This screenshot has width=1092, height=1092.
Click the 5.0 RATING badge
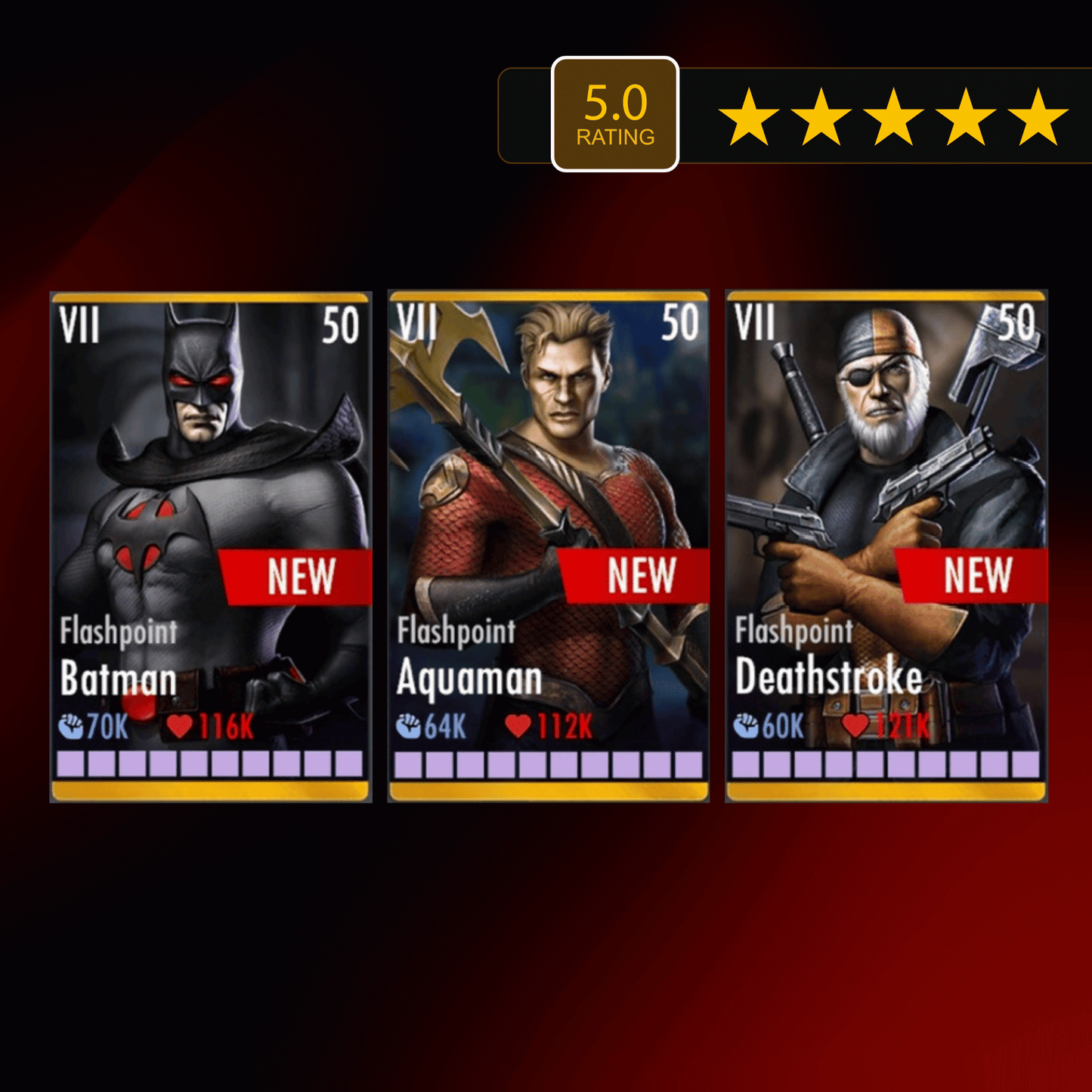[x=616, y=113]
